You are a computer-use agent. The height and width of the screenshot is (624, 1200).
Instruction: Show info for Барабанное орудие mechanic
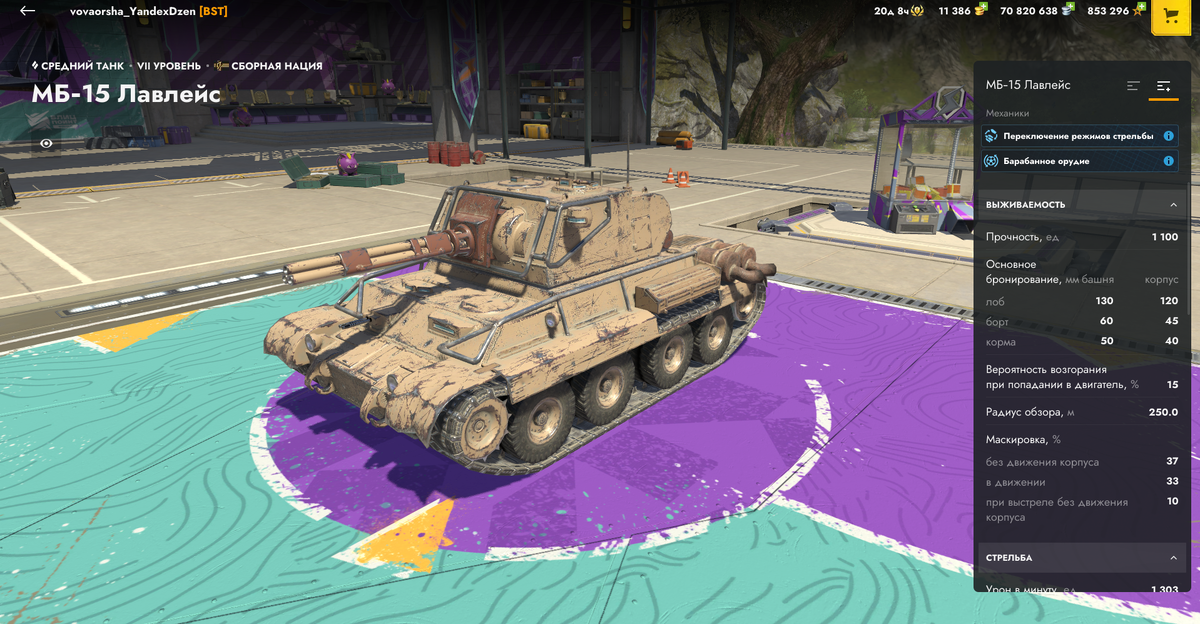1168,161
